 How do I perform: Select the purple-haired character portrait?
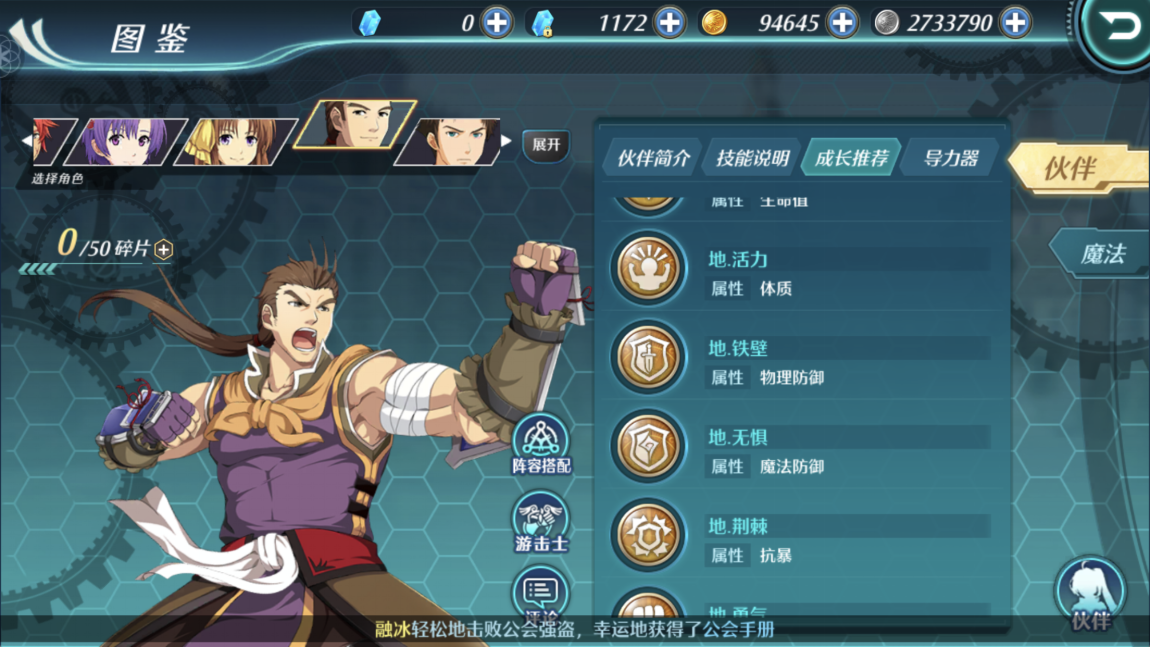(x=127, y=141)
